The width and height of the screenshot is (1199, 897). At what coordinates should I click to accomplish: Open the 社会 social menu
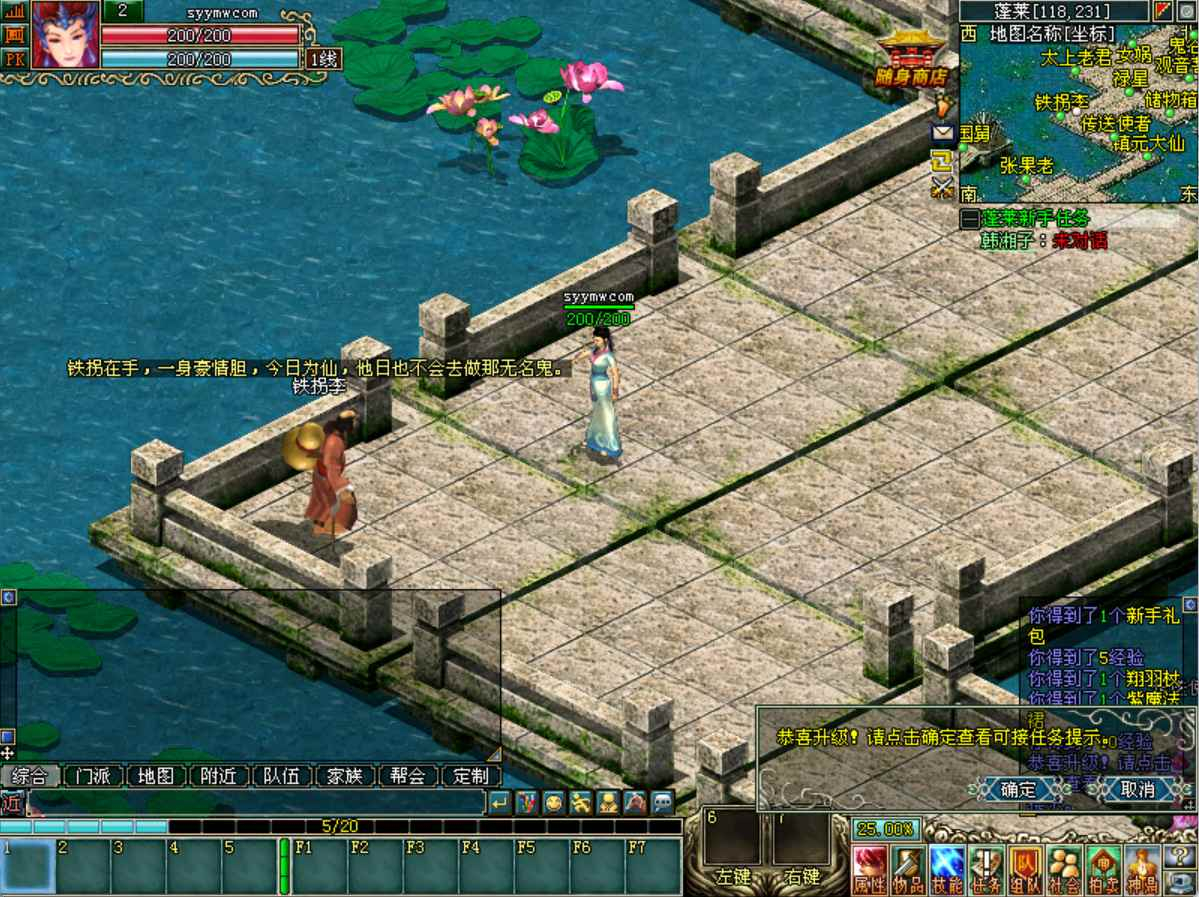point(1064,869)
